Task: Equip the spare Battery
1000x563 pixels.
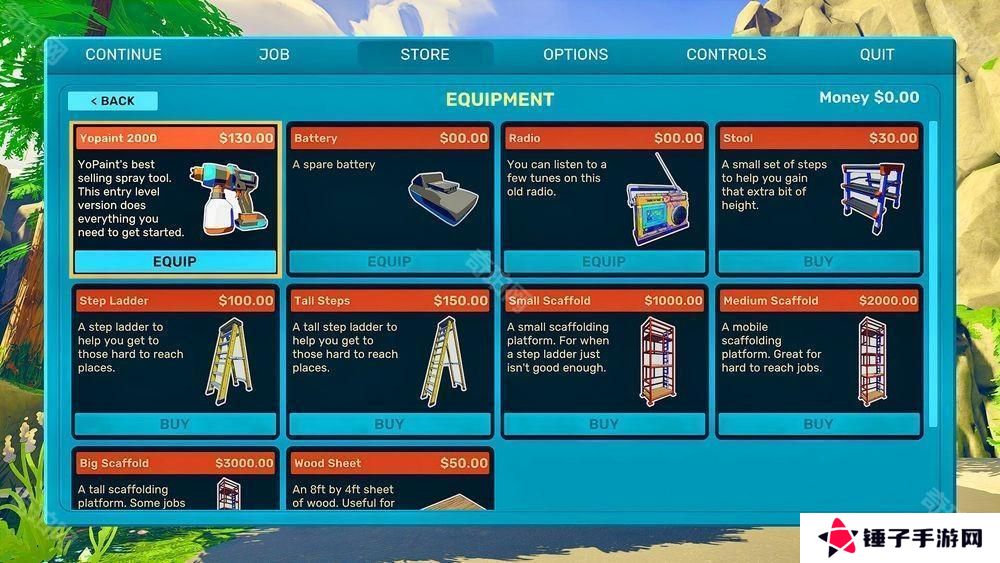Action: click(x=389, y=262)
